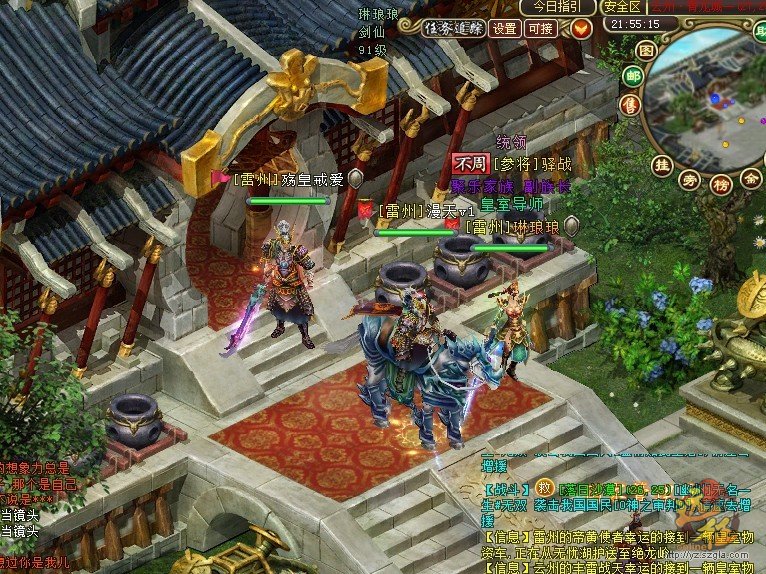The image size is (766, 574).
Task: Open the map with the 图 button
Action: point(646,49)
